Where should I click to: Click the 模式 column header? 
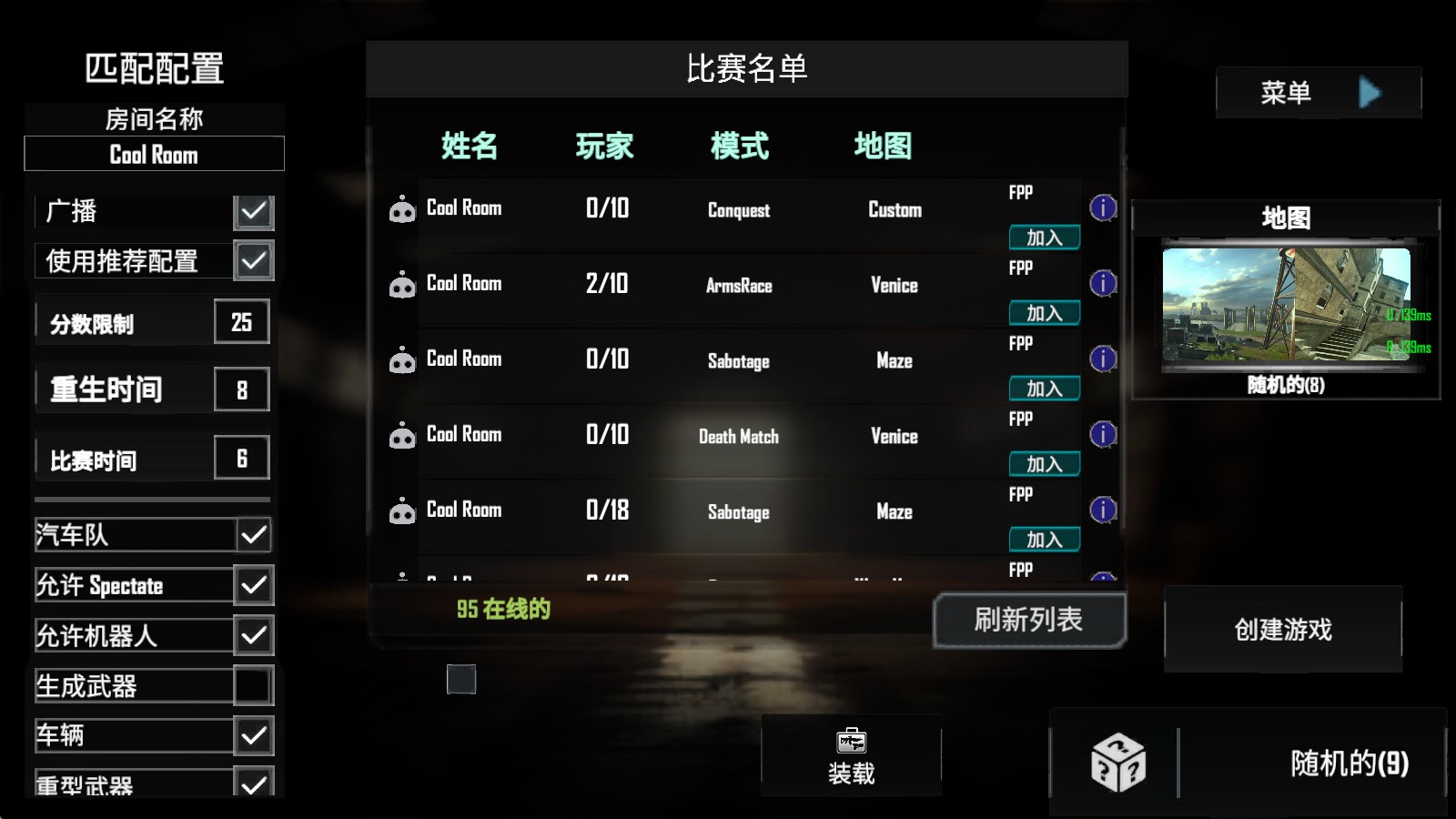(x=739, y=146)
